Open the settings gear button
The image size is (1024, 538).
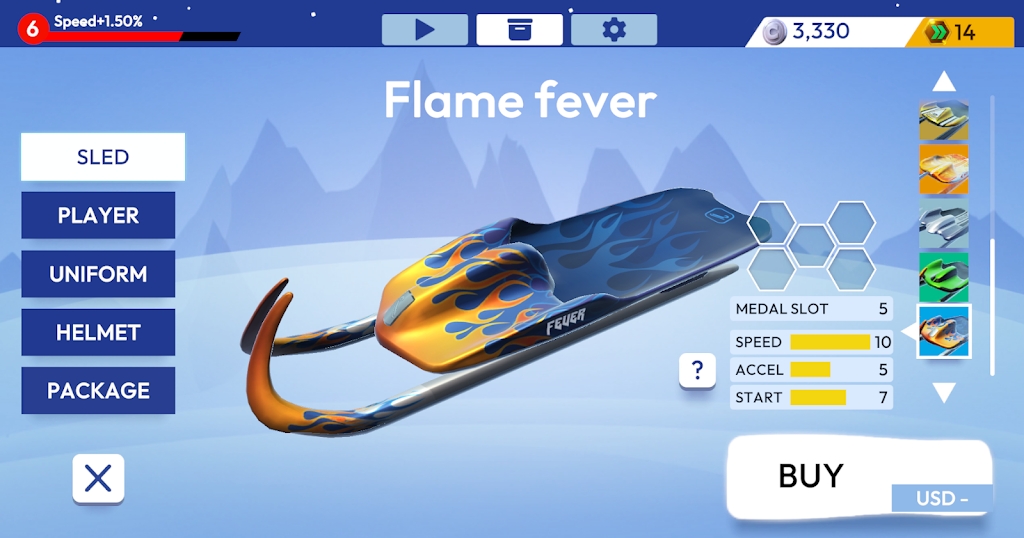[x=613, y=30]
